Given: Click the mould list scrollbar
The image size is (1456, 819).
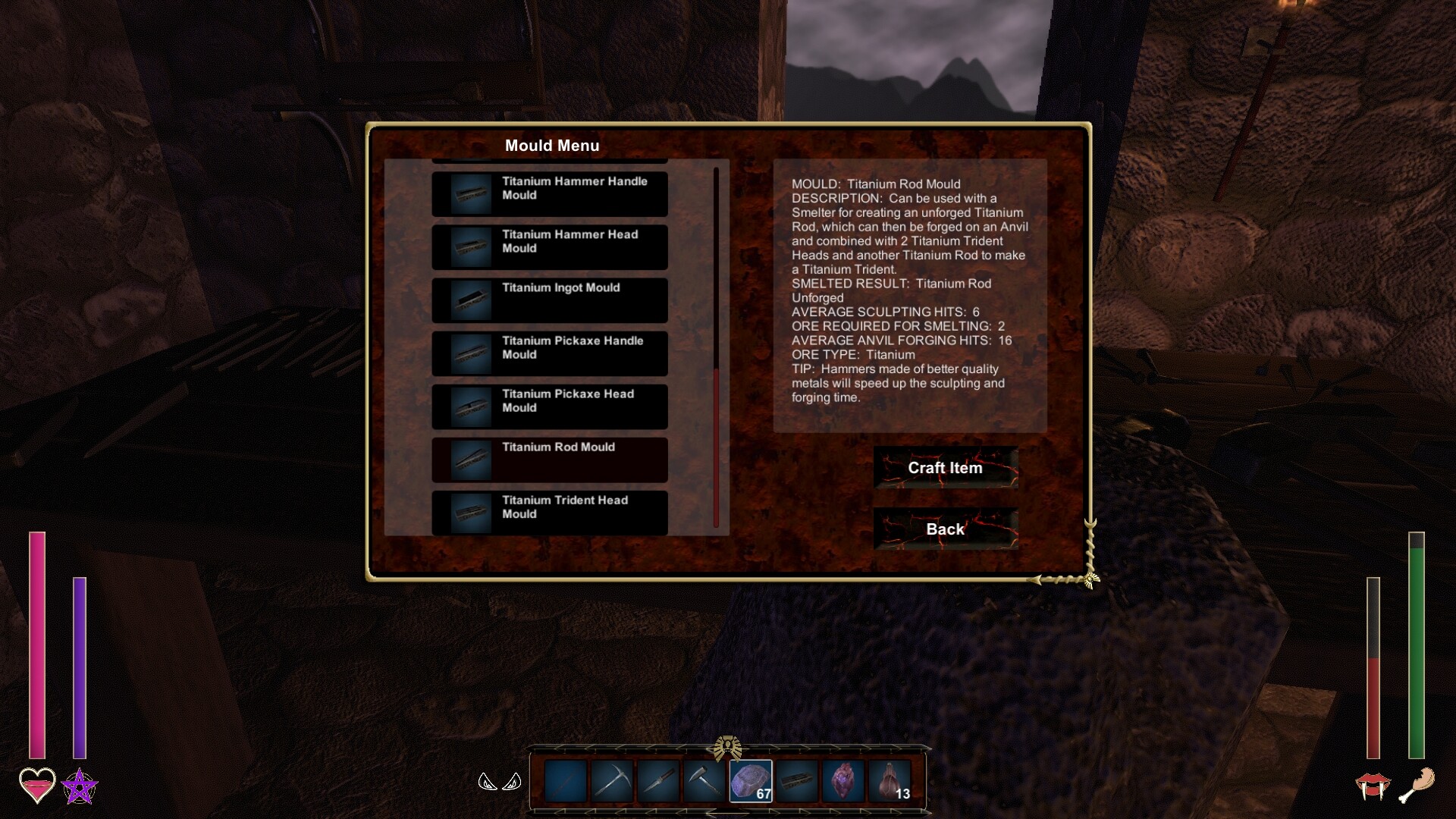Looking at the screenshot, I should [717, 447].
